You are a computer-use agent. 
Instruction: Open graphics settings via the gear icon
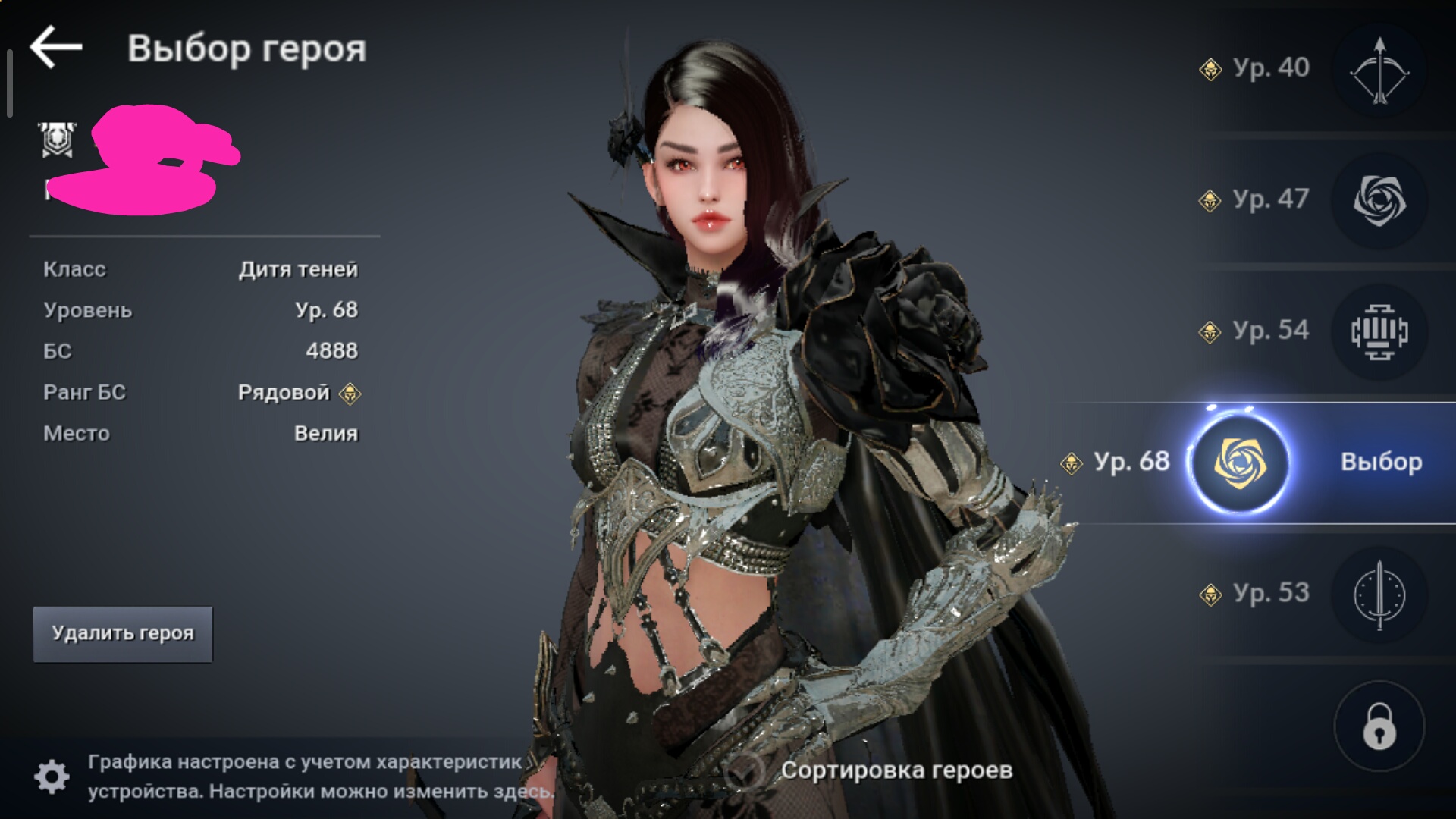[52, 776]
